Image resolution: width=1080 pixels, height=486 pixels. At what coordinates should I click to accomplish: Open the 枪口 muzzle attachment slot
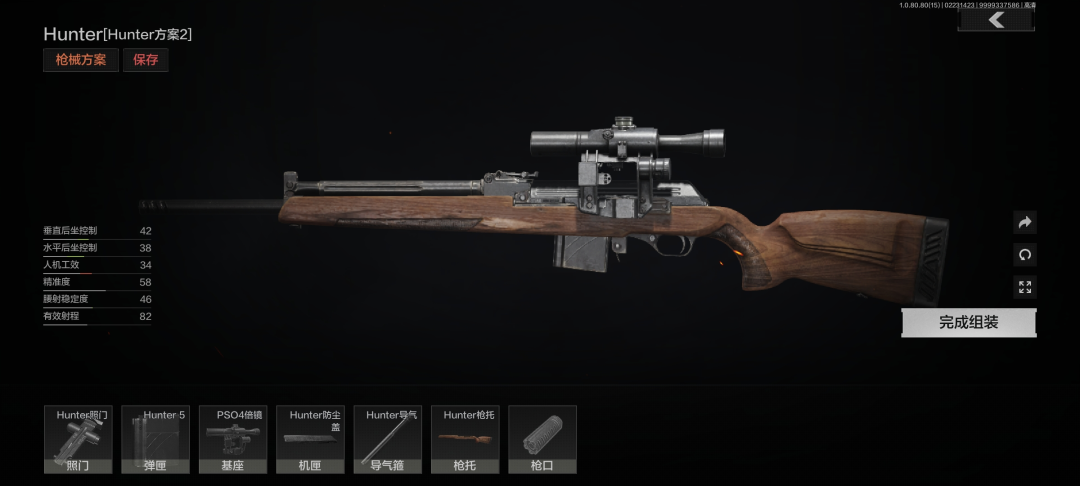pos(542,439)
